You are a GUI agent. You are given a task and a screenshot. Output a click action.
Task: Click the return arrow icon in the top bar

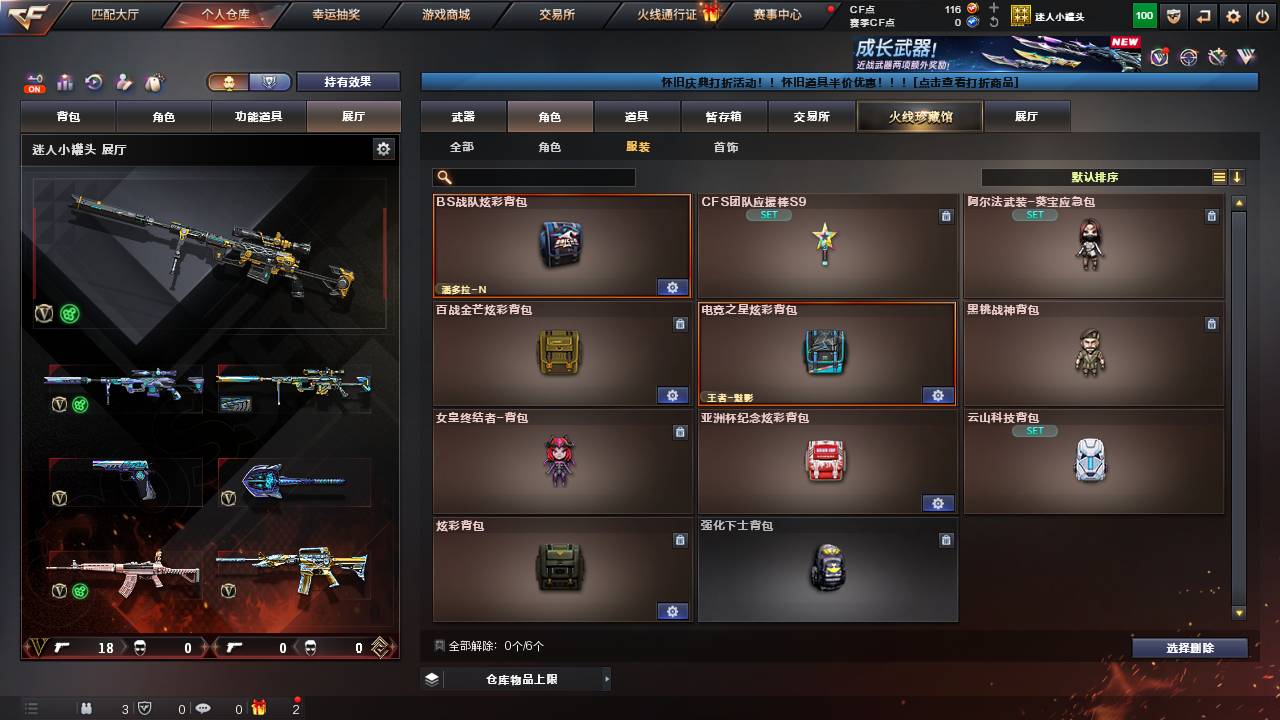pos(1203,14)
